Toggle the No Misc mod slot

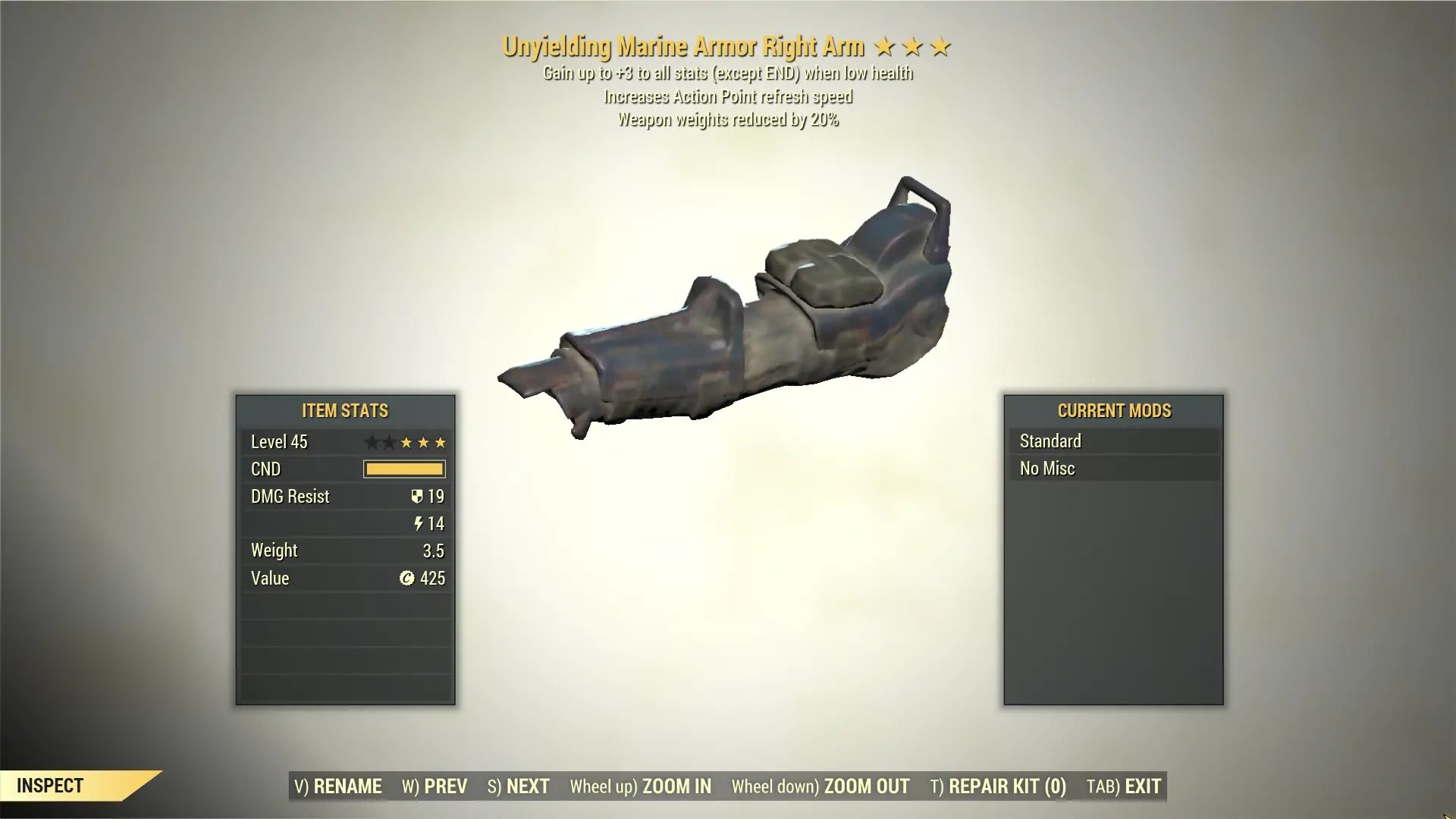(1113, 469)
